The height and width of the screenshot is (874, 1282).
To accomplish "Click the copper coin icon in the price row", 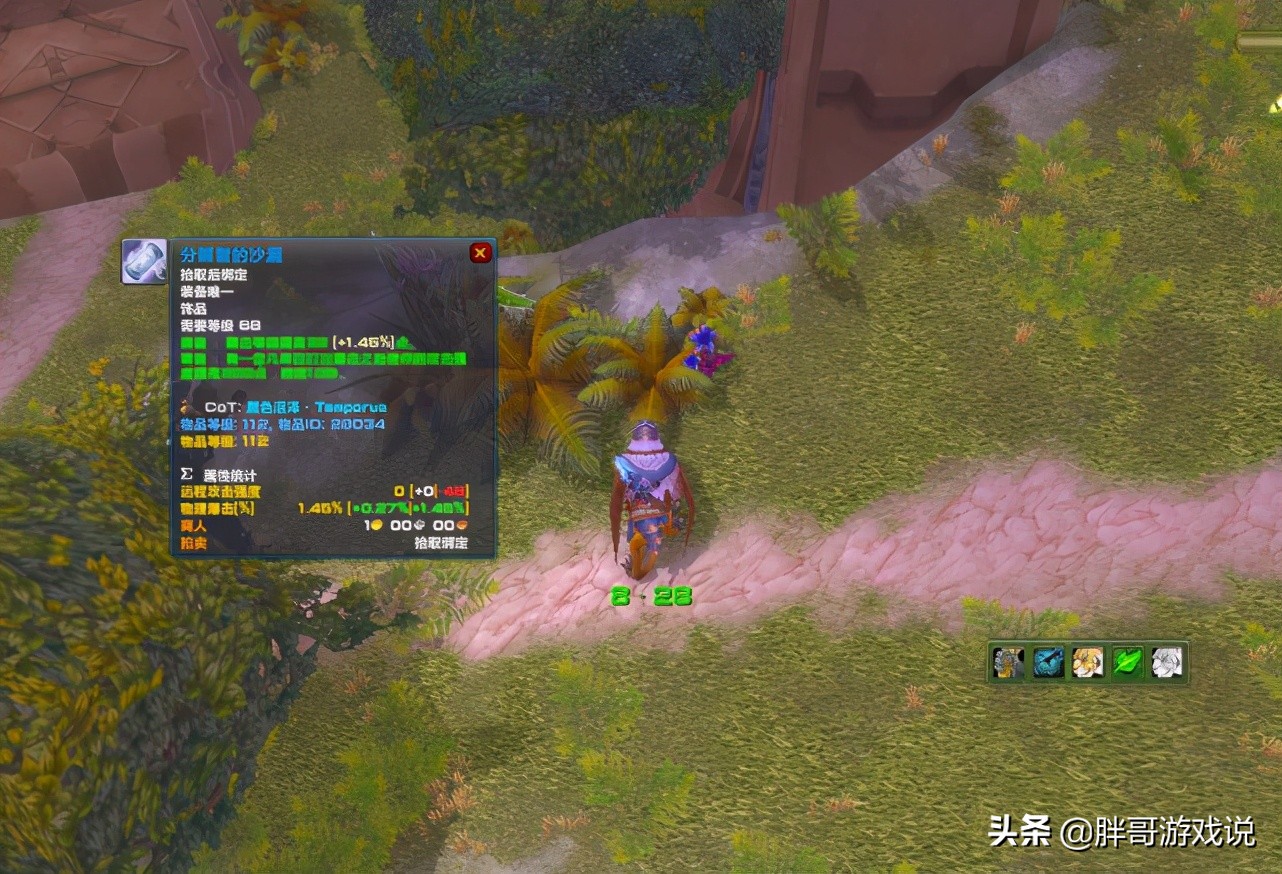I will (463, 524).
